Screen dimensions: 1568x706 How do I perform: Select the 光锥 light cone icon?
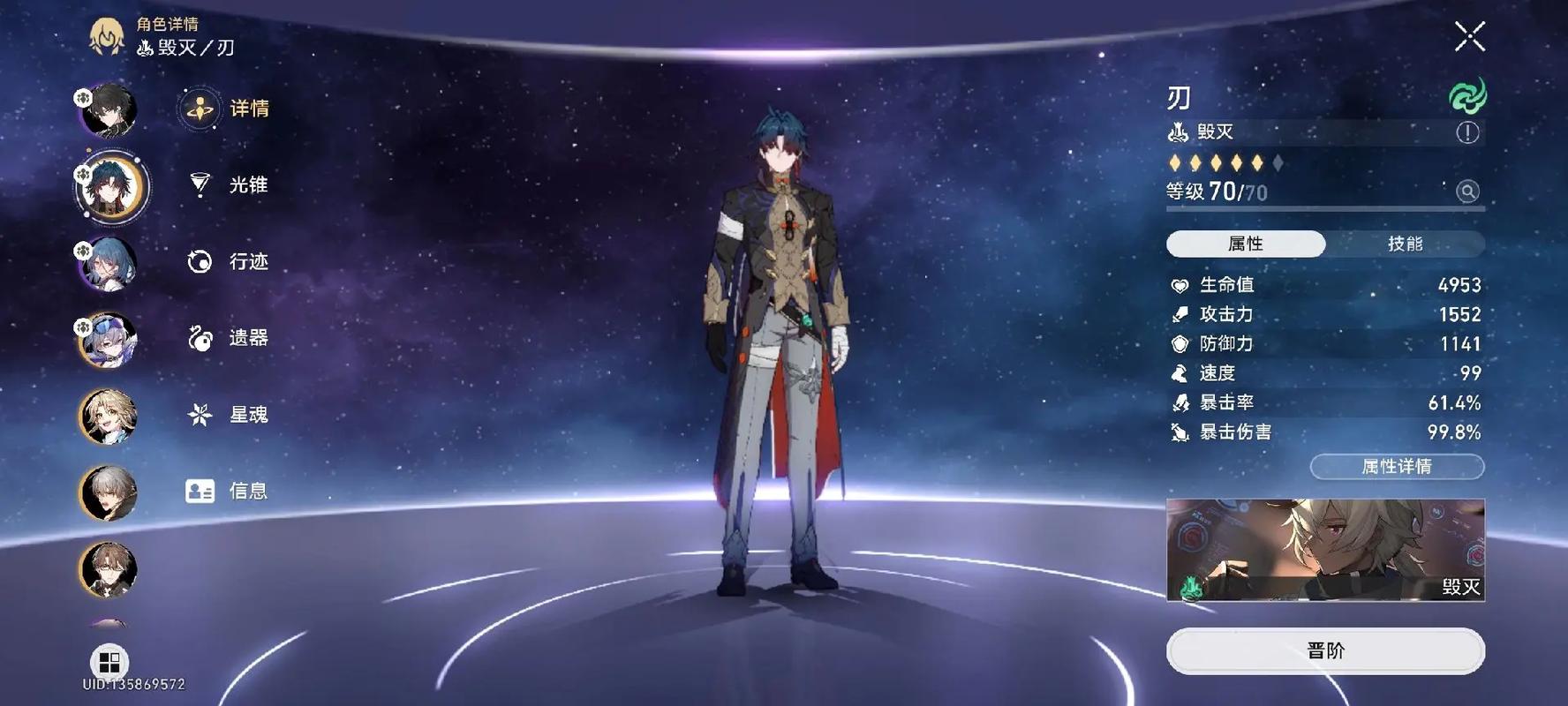(x=200, y=184)
